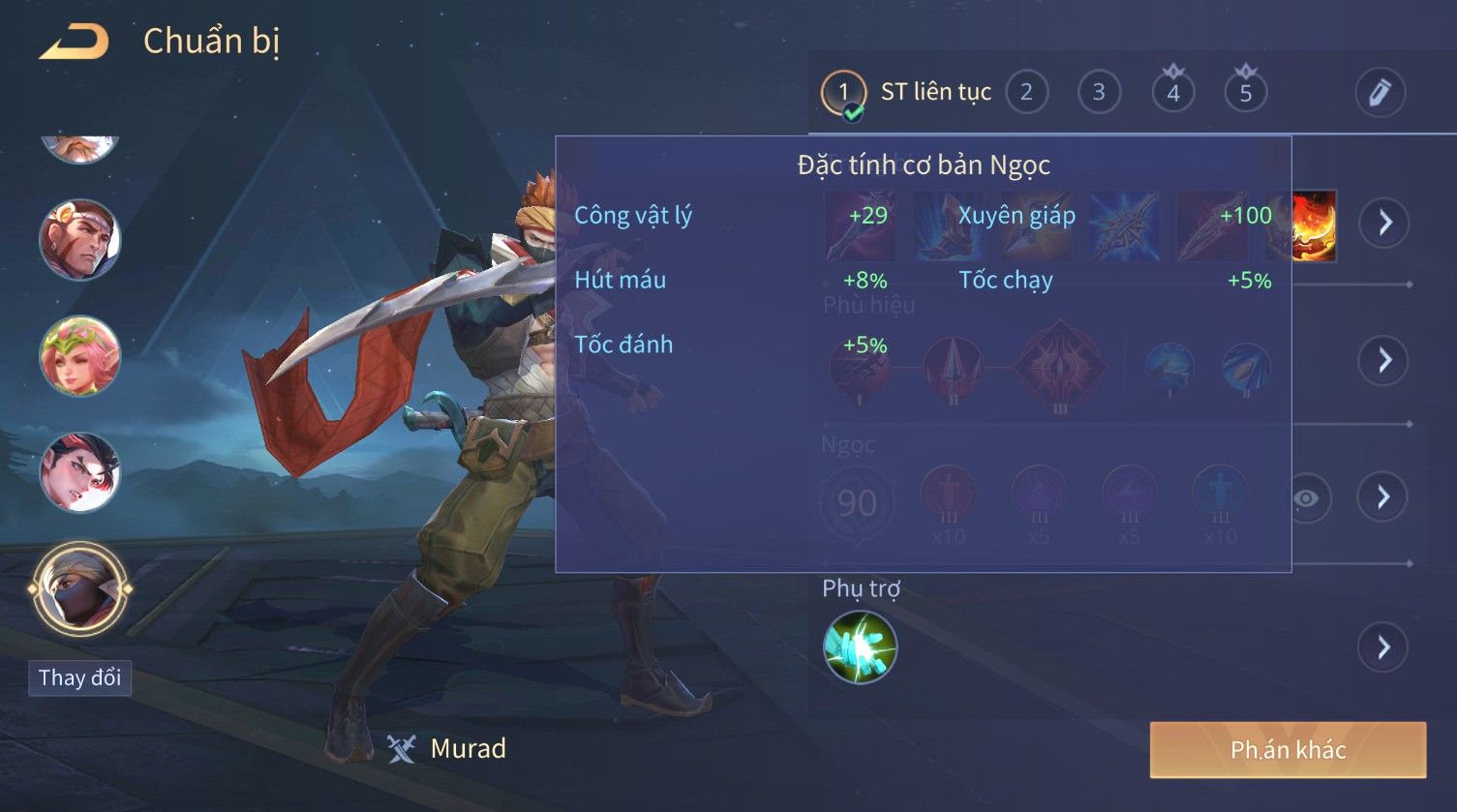Choose preset number 5
This screenshot has width=1457, height=812.
(x=1246, y=93)
